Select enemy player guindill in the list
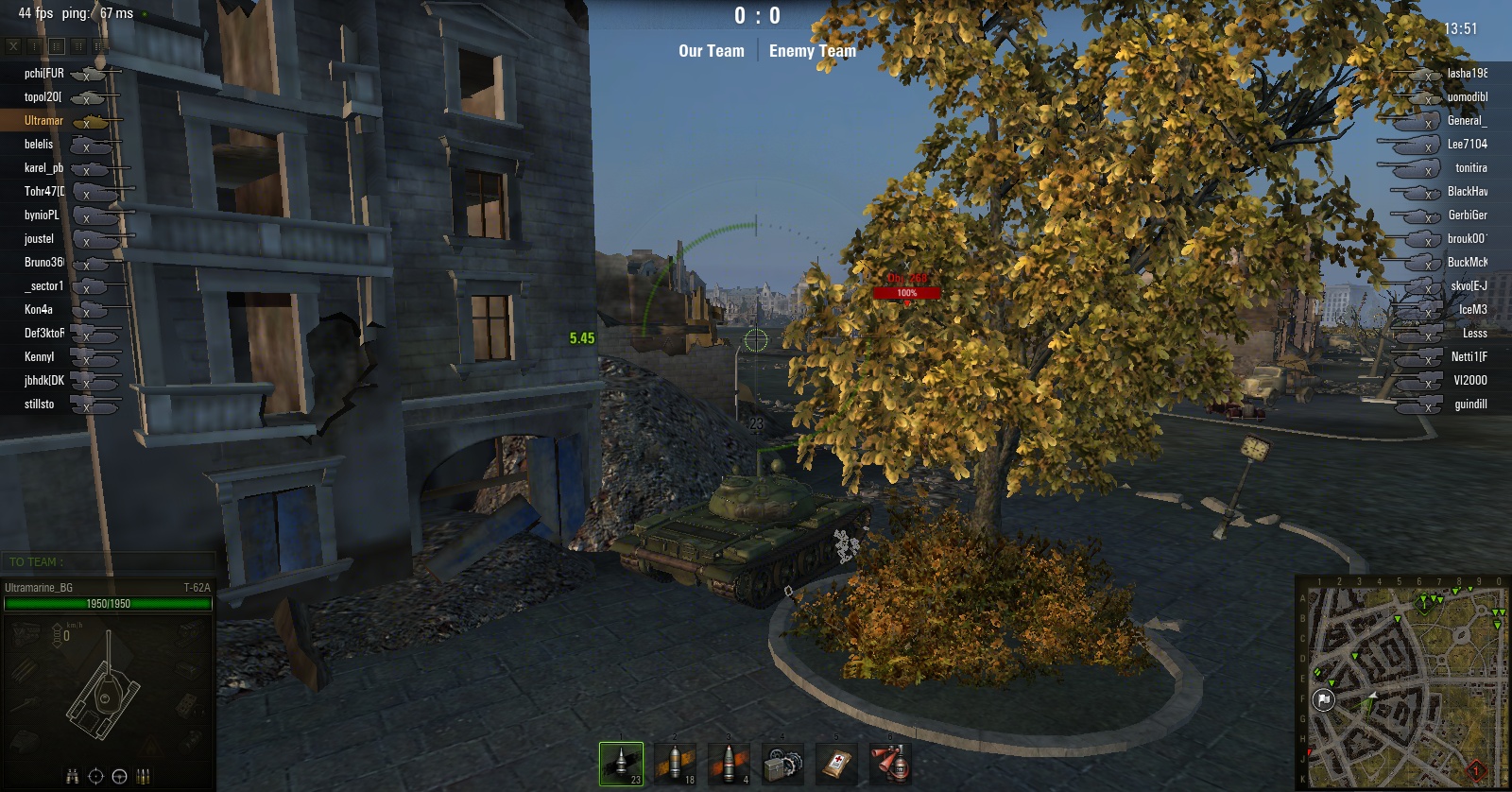 tap(1470, 404)
